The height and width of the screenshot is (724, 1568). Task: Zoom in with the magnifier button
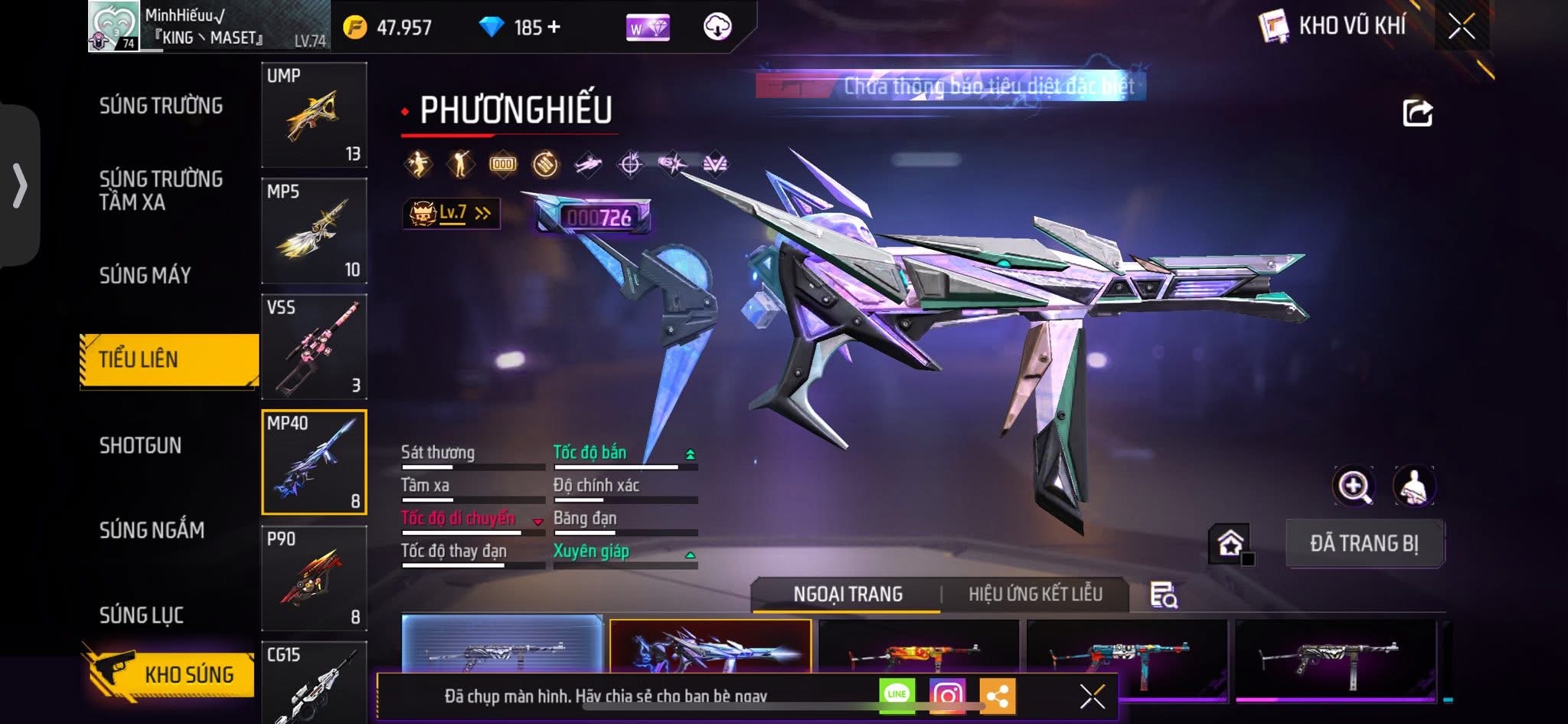1354,486
